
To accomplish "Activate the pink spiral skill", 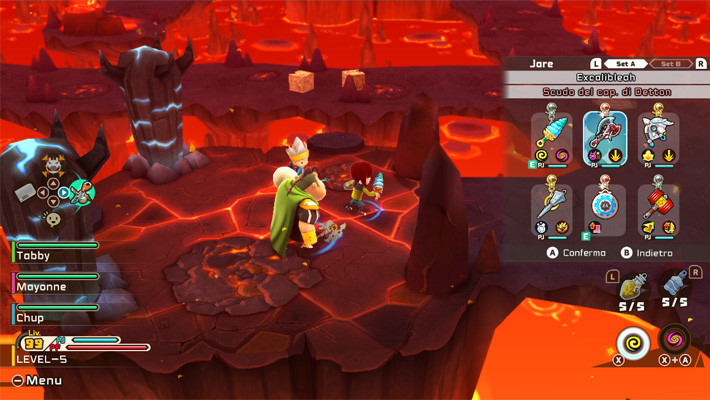I will coord(676,336).
